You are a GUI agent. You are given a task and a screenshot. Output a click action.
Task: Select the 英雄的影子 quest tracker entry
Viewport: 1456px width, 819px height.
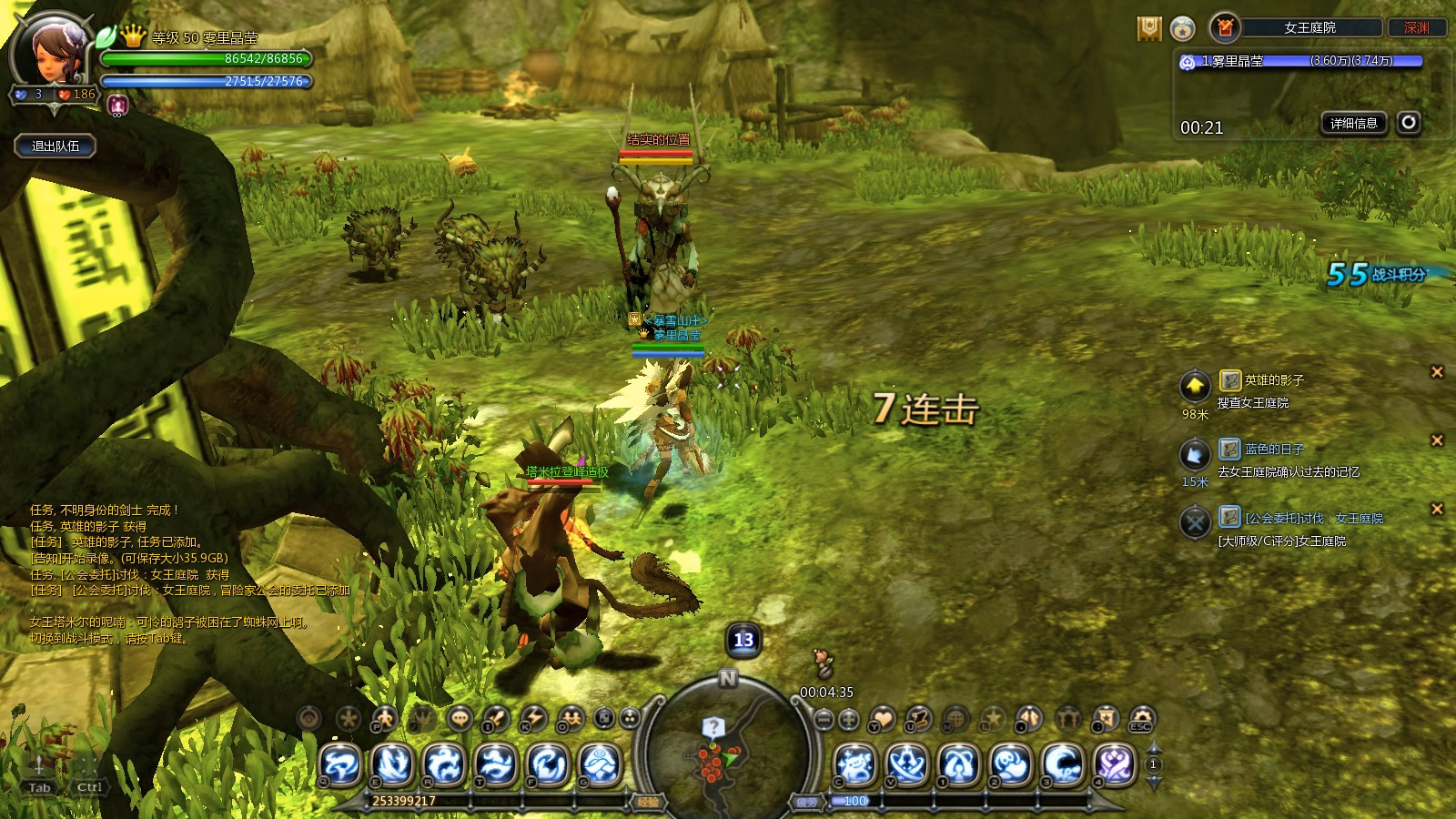point(1274,380)
